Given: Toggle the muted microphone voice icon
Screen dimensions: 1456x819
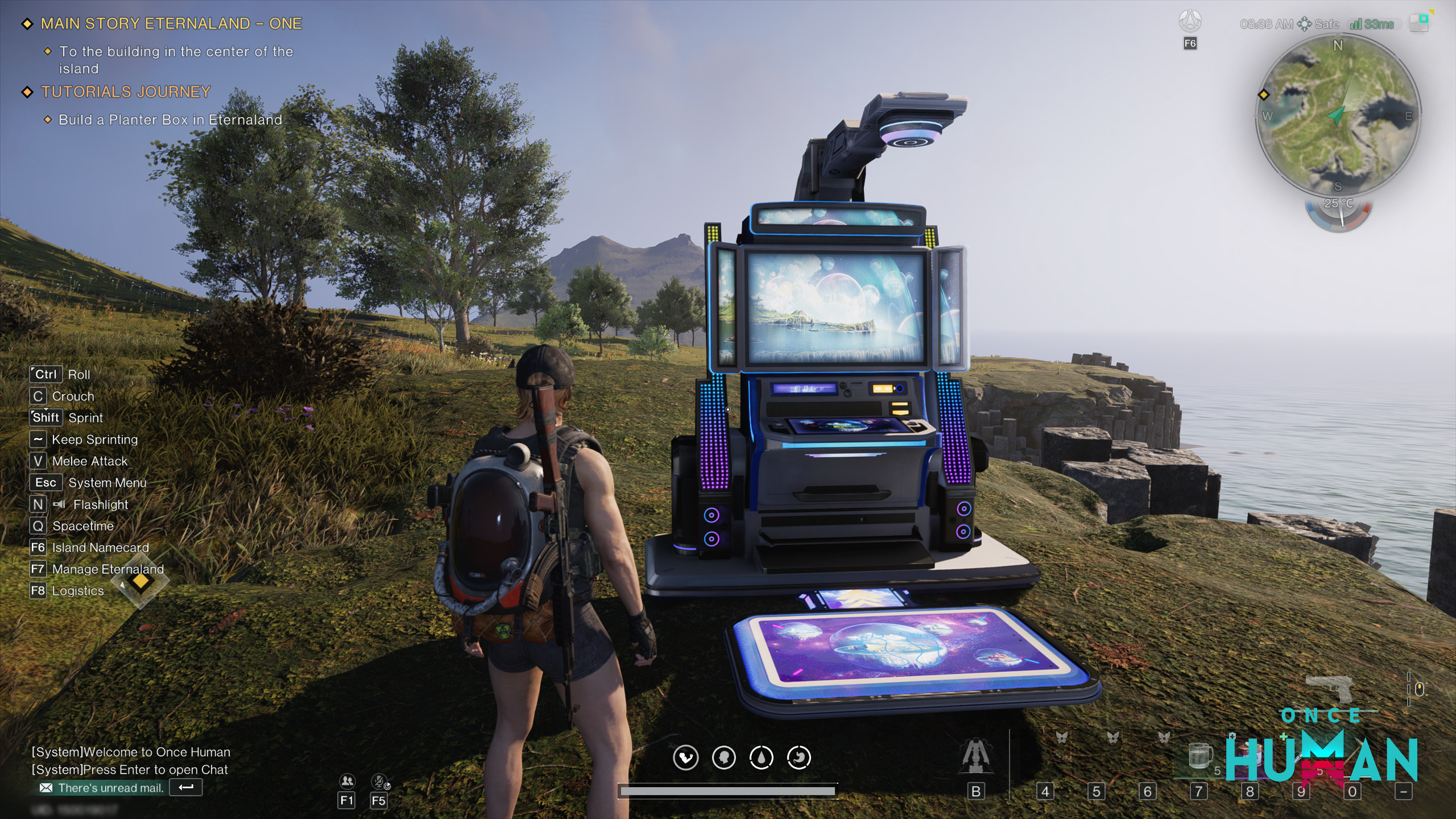Looking at the screenshot, I should (379, 781).
